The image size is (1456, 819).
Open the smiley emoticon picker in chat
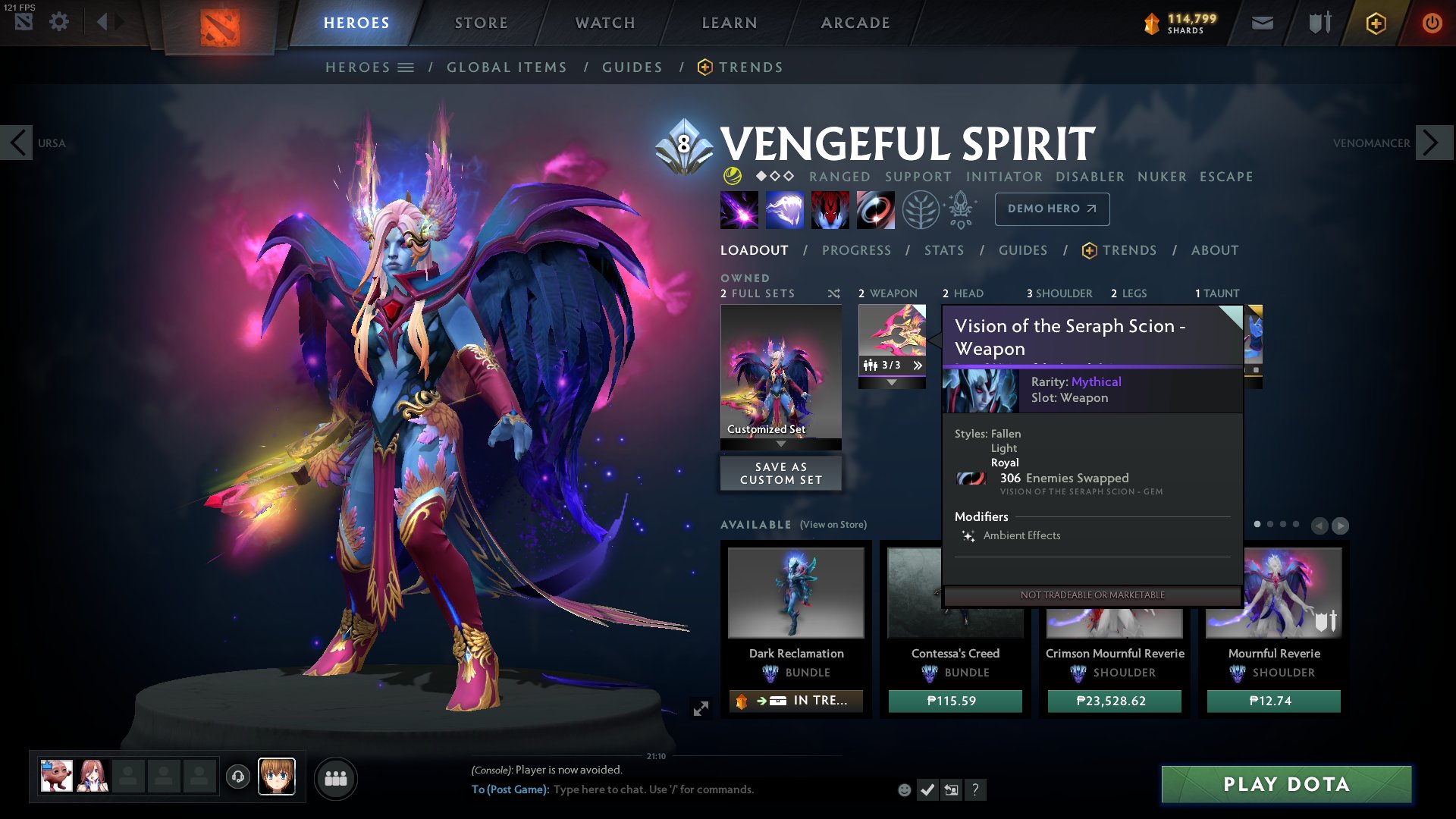click(x=903, y=789)
